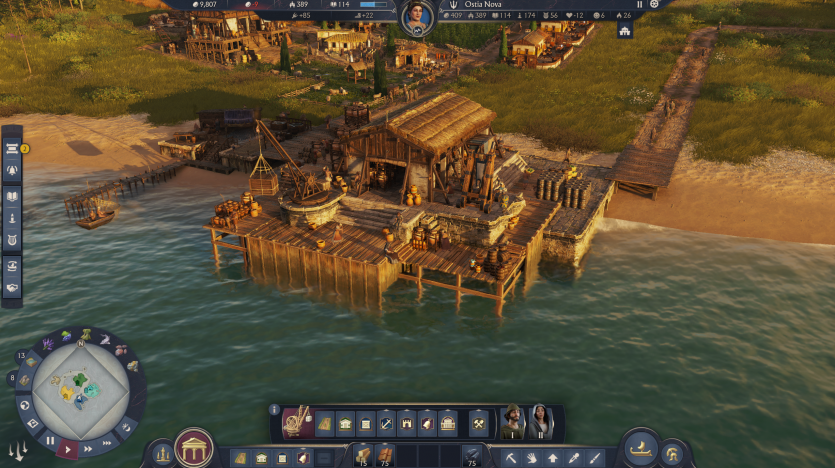Choose the crossed hammers production category
The image size is (835, 468).
478,423
